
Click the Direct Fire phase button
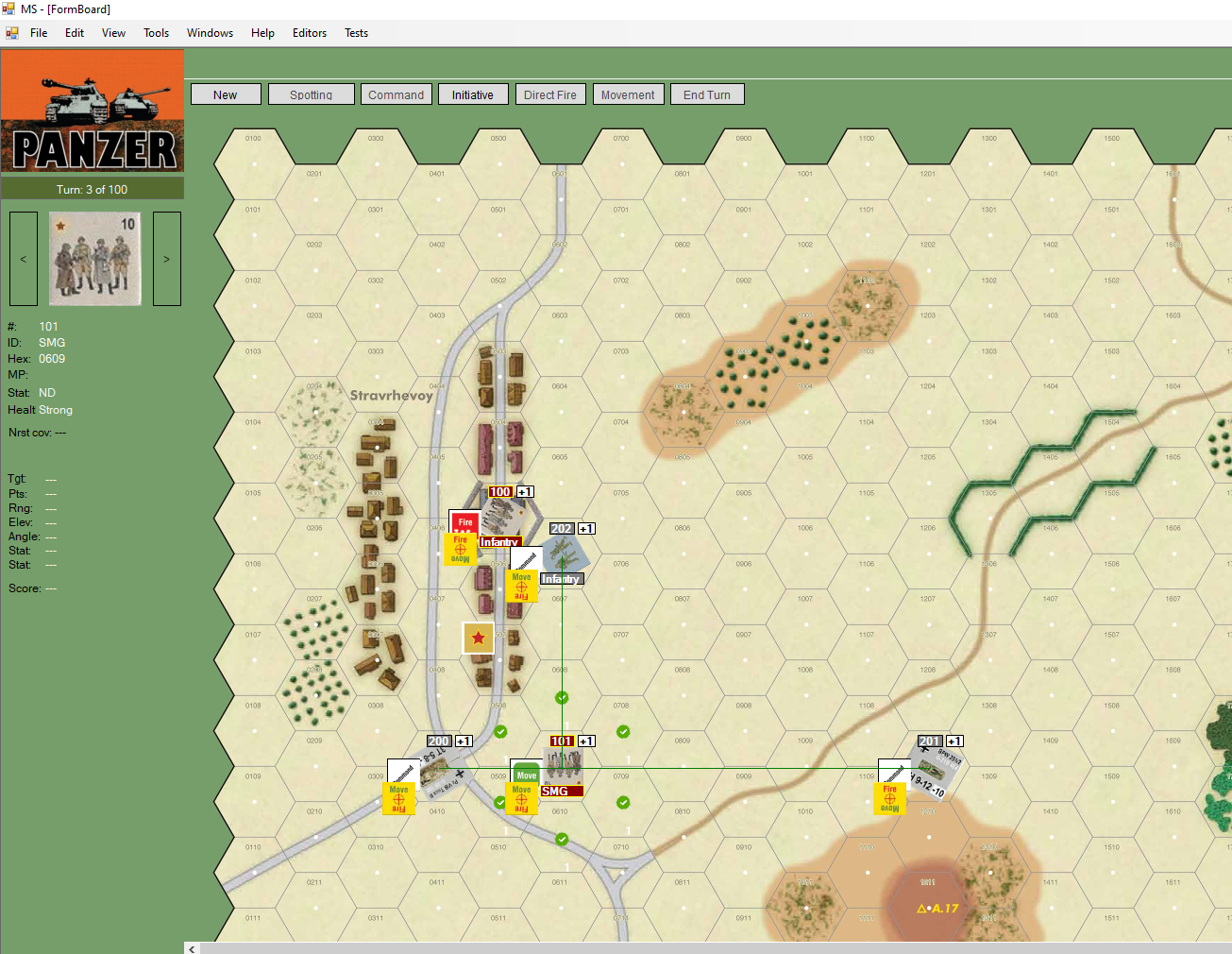[x=550, y=94]
